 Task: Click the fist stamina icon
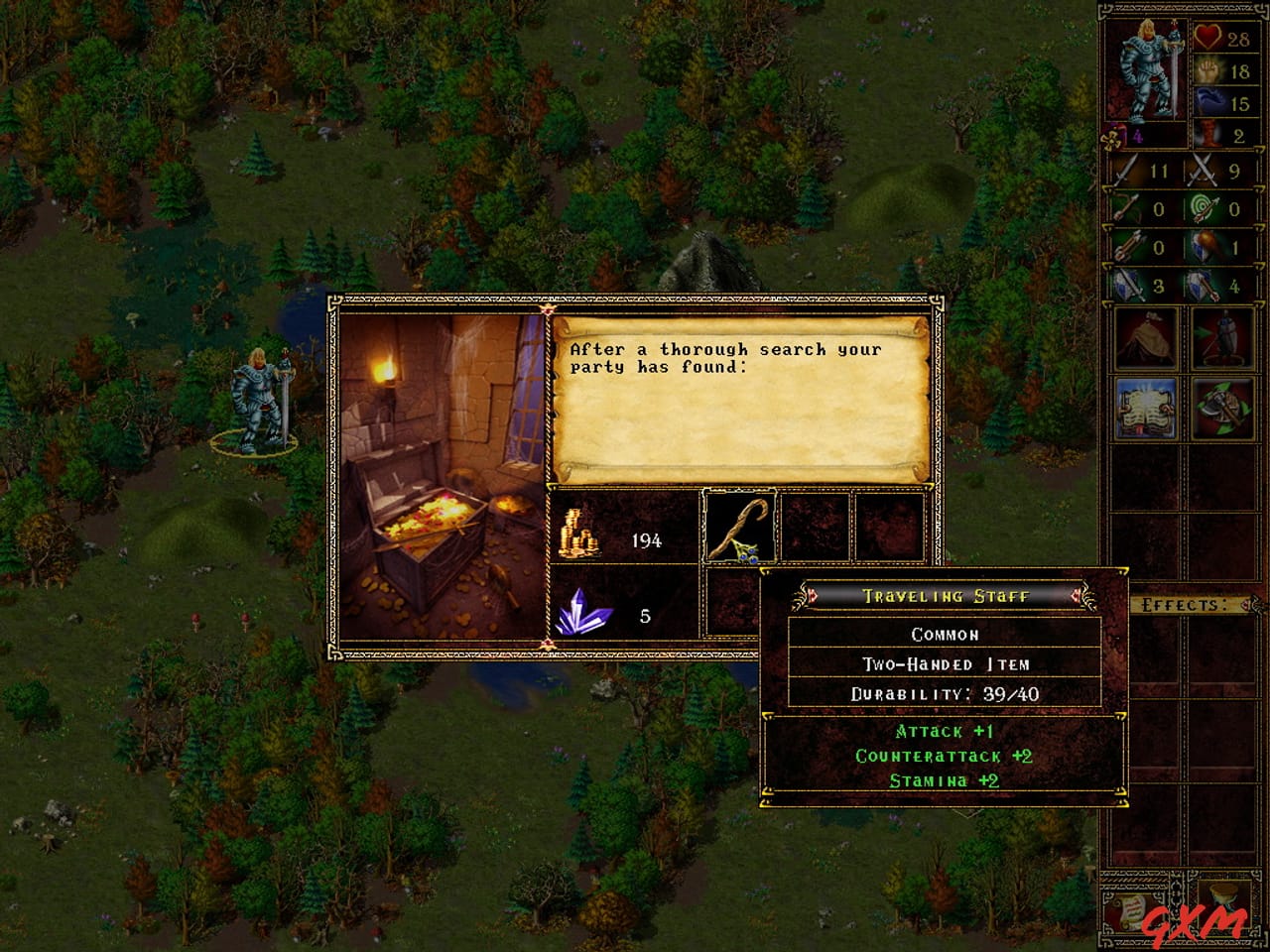1206,71
